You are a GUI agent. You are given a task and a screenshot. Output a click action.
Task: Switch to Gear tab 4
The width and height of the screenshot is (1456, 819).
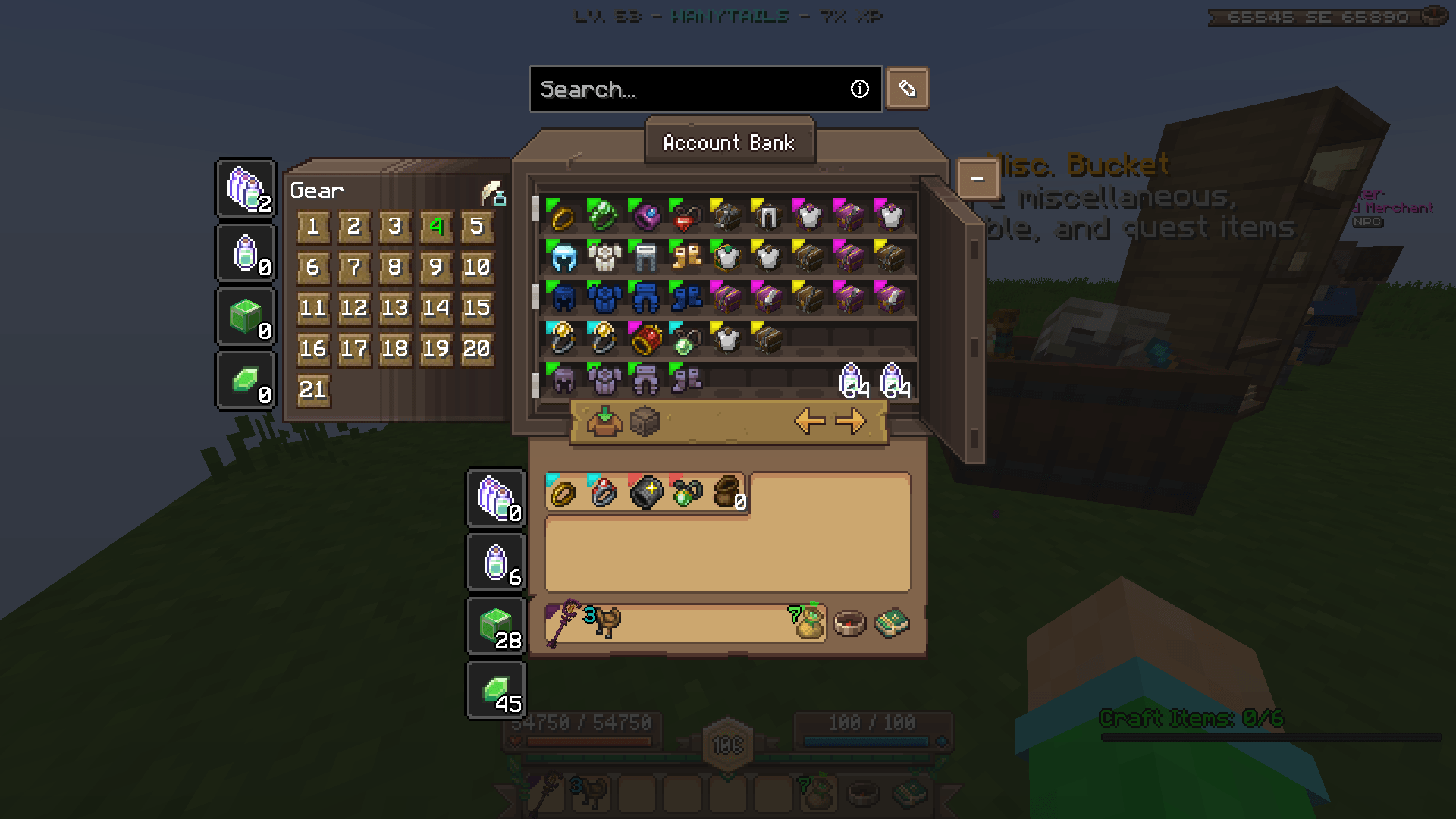pyautogui.click(x=435, y=226)
